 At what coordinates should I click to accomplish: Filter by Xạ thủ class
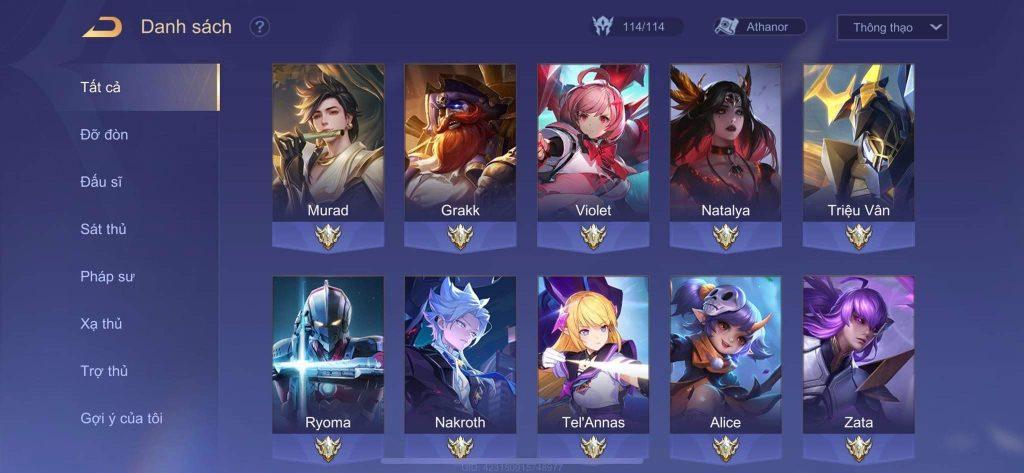[x=102, y=324]
